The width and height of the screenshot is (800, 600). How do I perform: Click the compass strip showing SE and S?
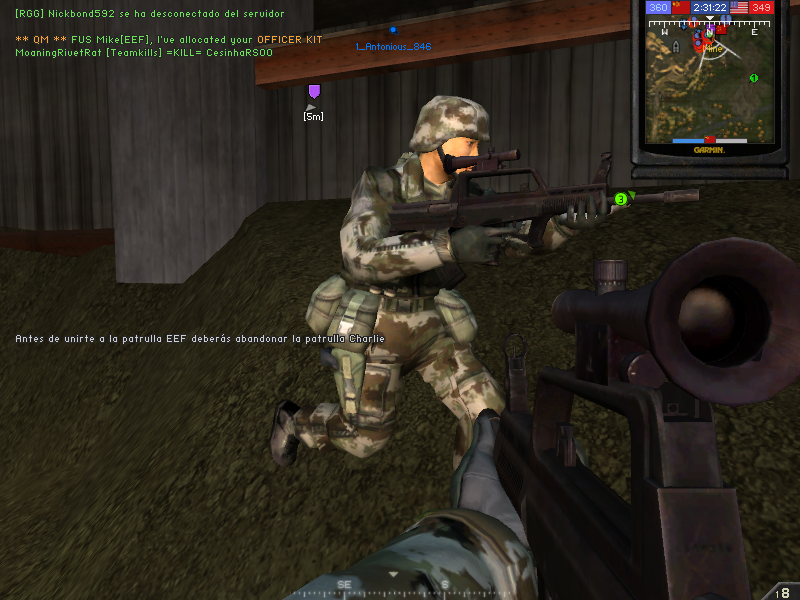coord(395,585)
